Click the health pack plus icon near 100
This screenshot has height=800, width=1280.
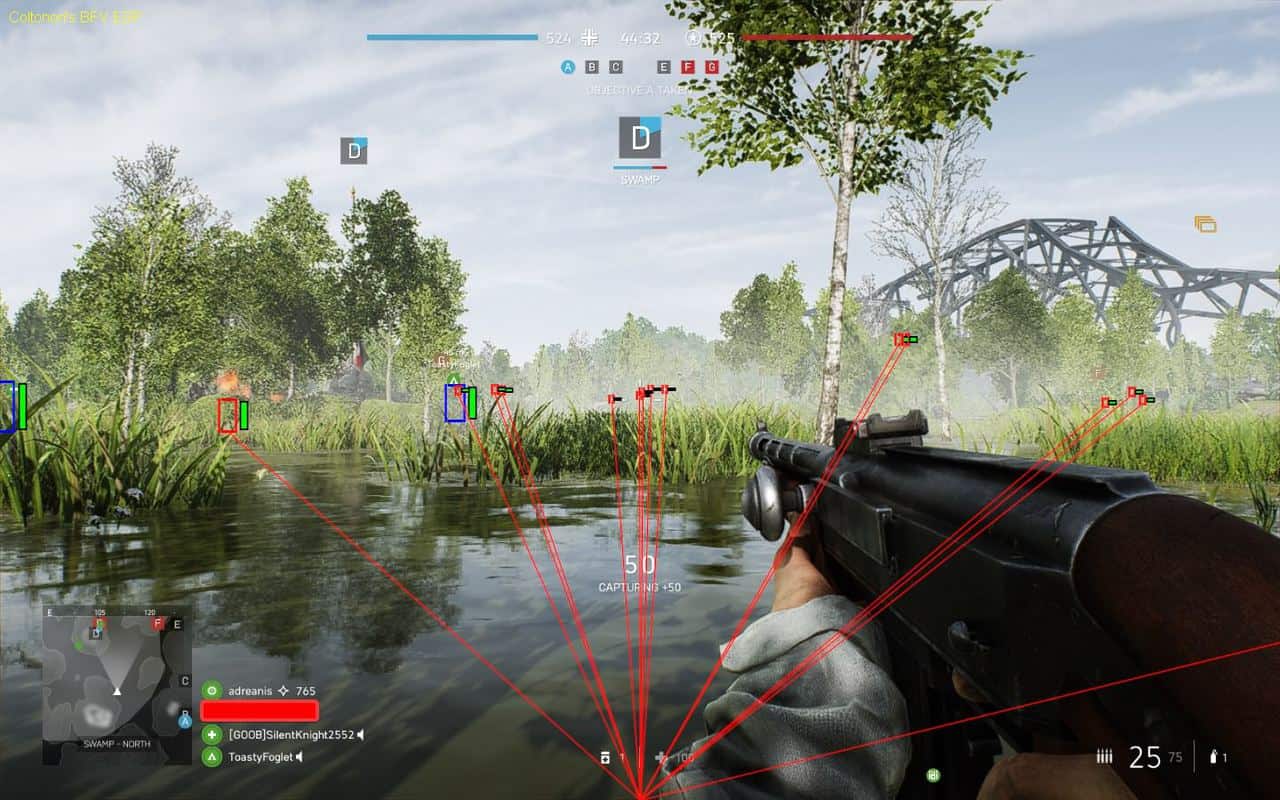point(659,757)
